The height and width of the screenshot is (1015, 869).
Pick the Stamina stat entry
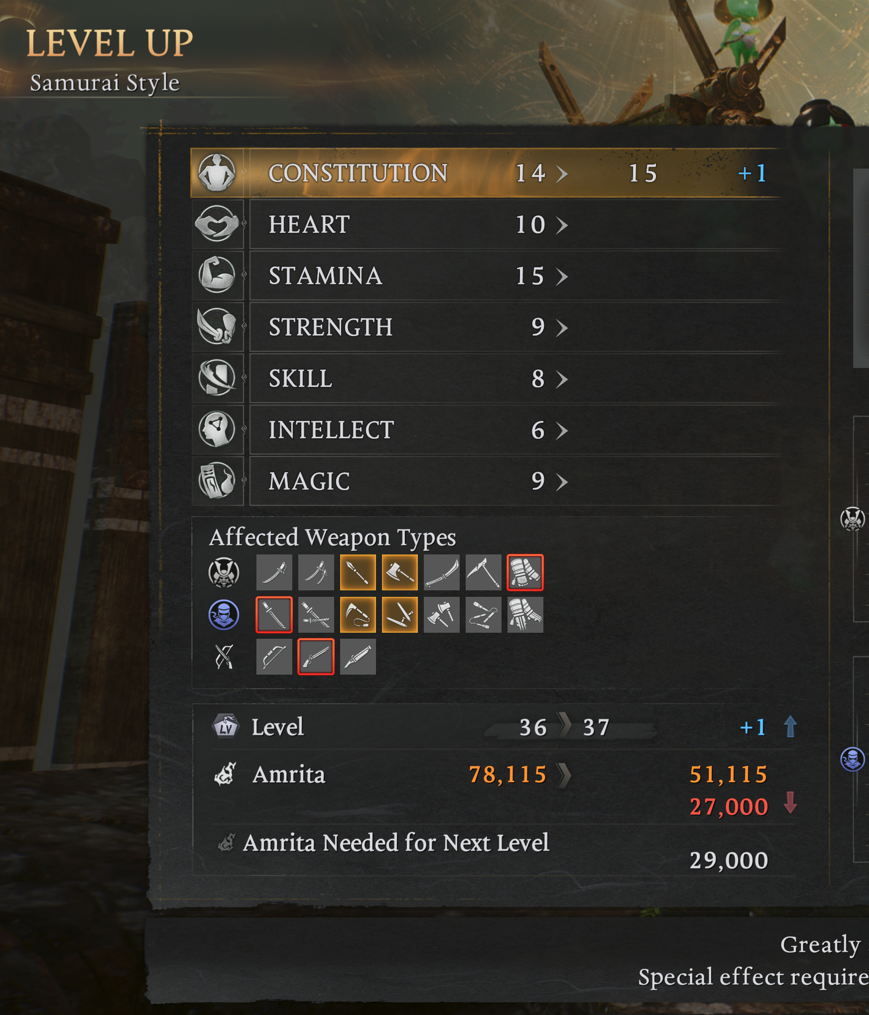click(x=485, y=276)
